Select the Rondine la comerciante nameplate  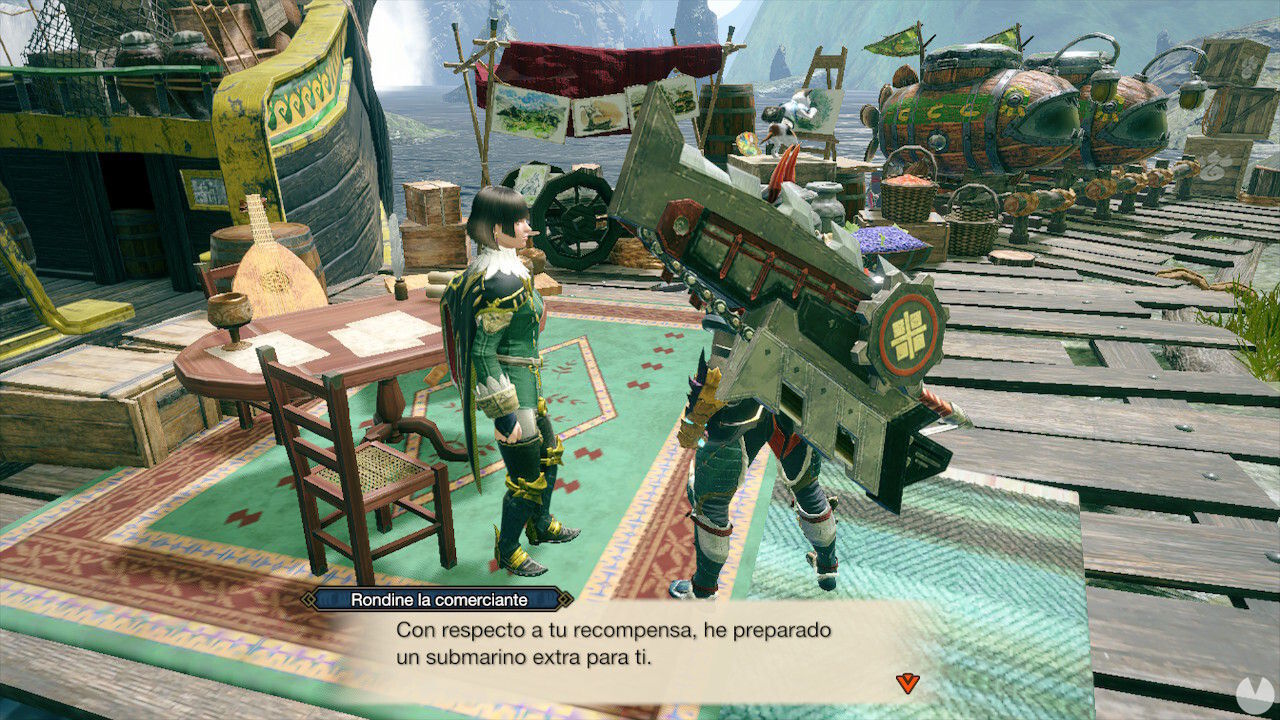tap(437, 598)
